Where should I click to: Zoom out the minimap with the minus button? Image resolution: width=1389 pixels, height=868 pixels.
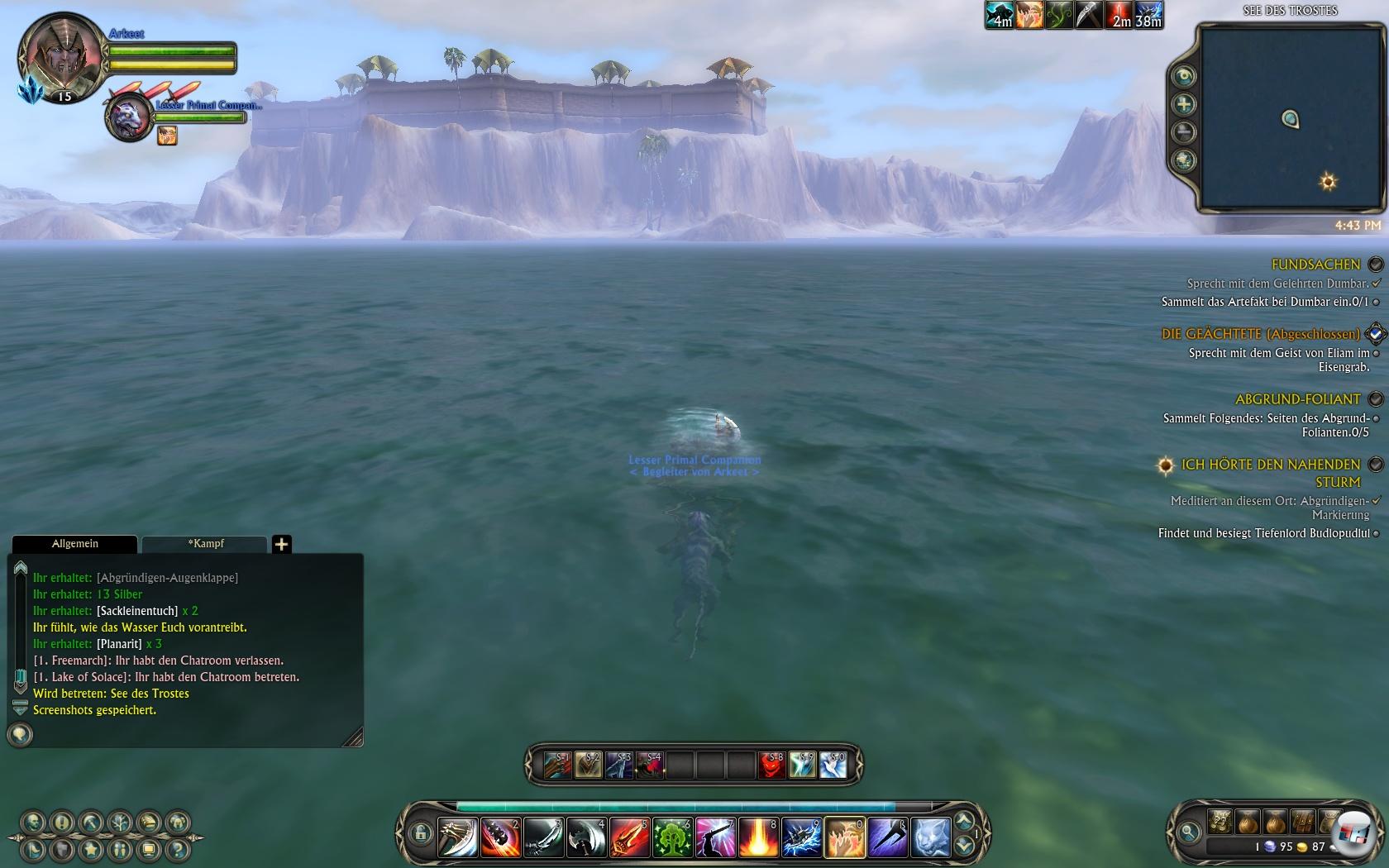[x=1184, y=132]
